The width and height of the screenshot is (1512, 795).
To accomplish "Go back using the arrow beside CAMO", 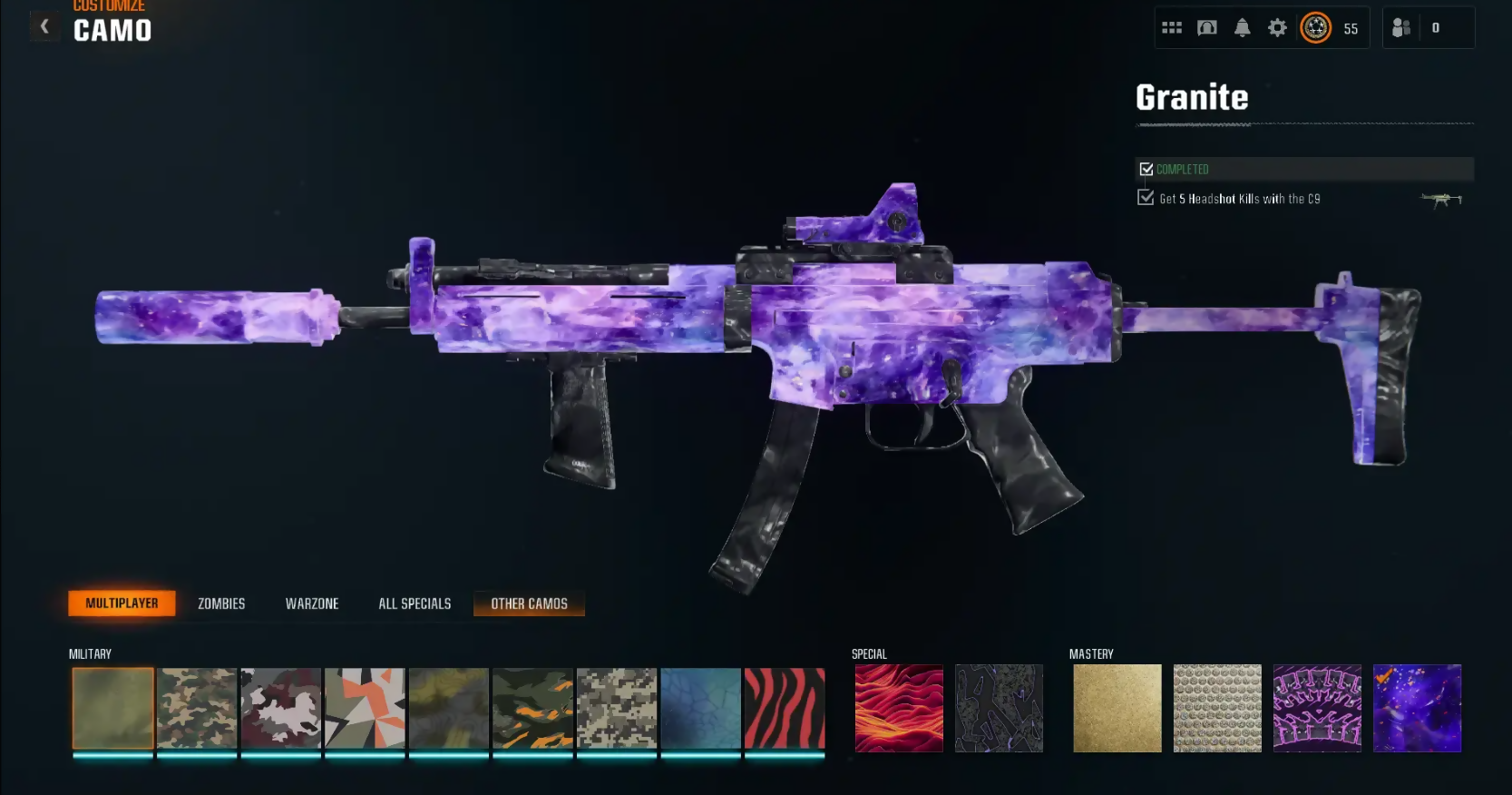I will point(44,27).
